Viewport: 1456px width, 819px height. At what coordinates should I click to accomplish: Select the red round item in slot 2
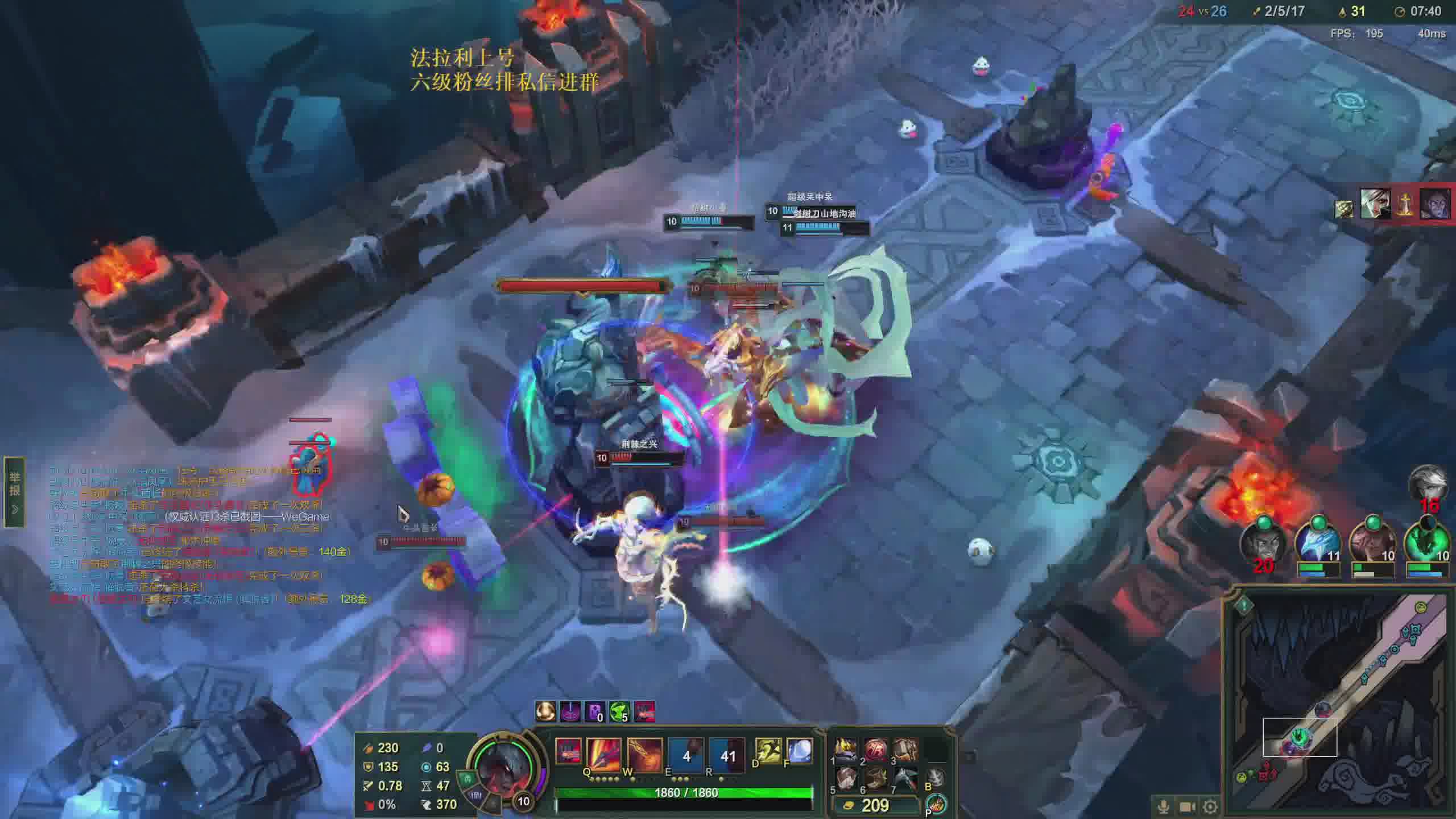[876, 750]
